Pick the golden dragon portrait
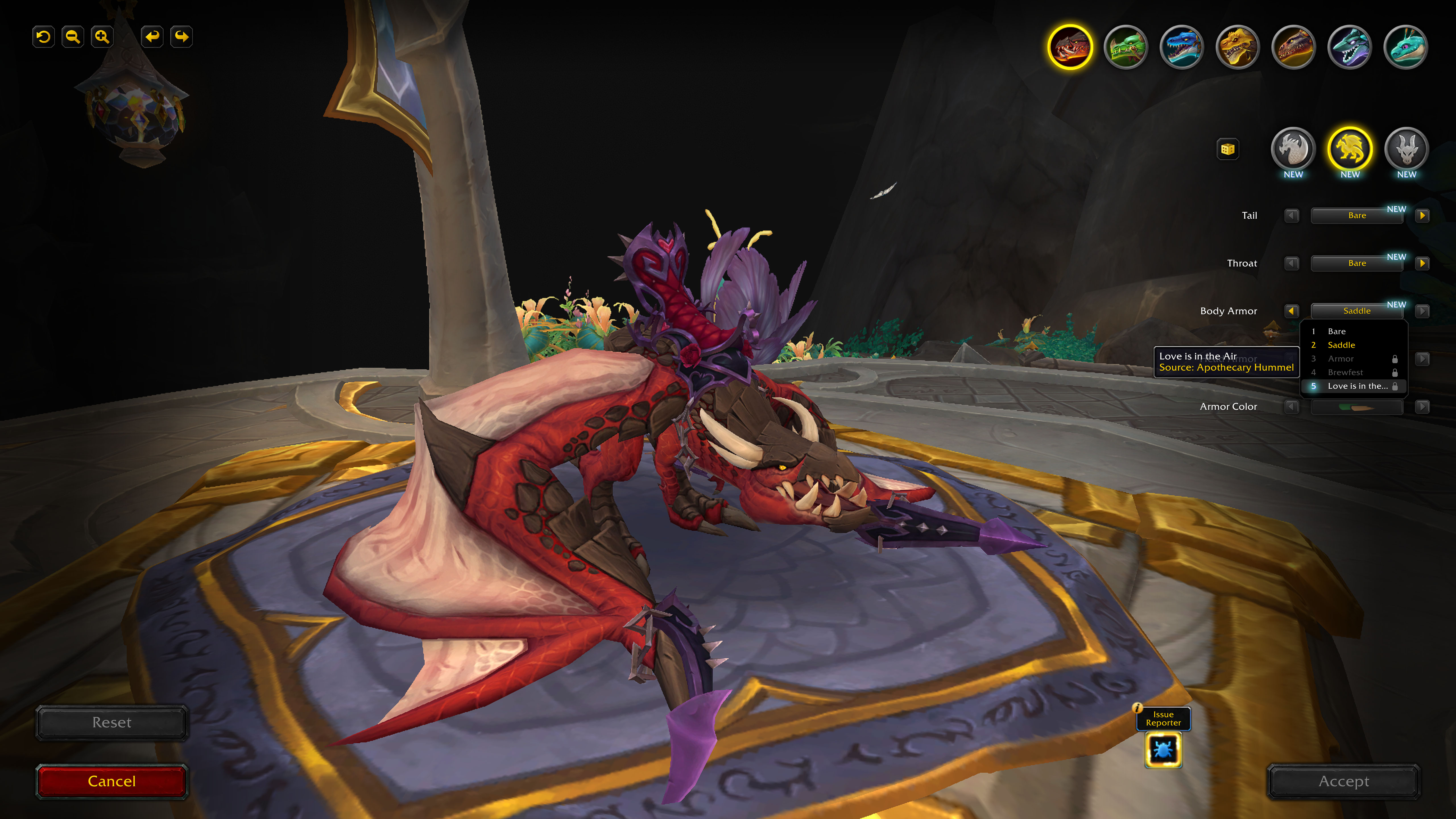This screenshot has height=819, width=1456. click(1237, 47)
